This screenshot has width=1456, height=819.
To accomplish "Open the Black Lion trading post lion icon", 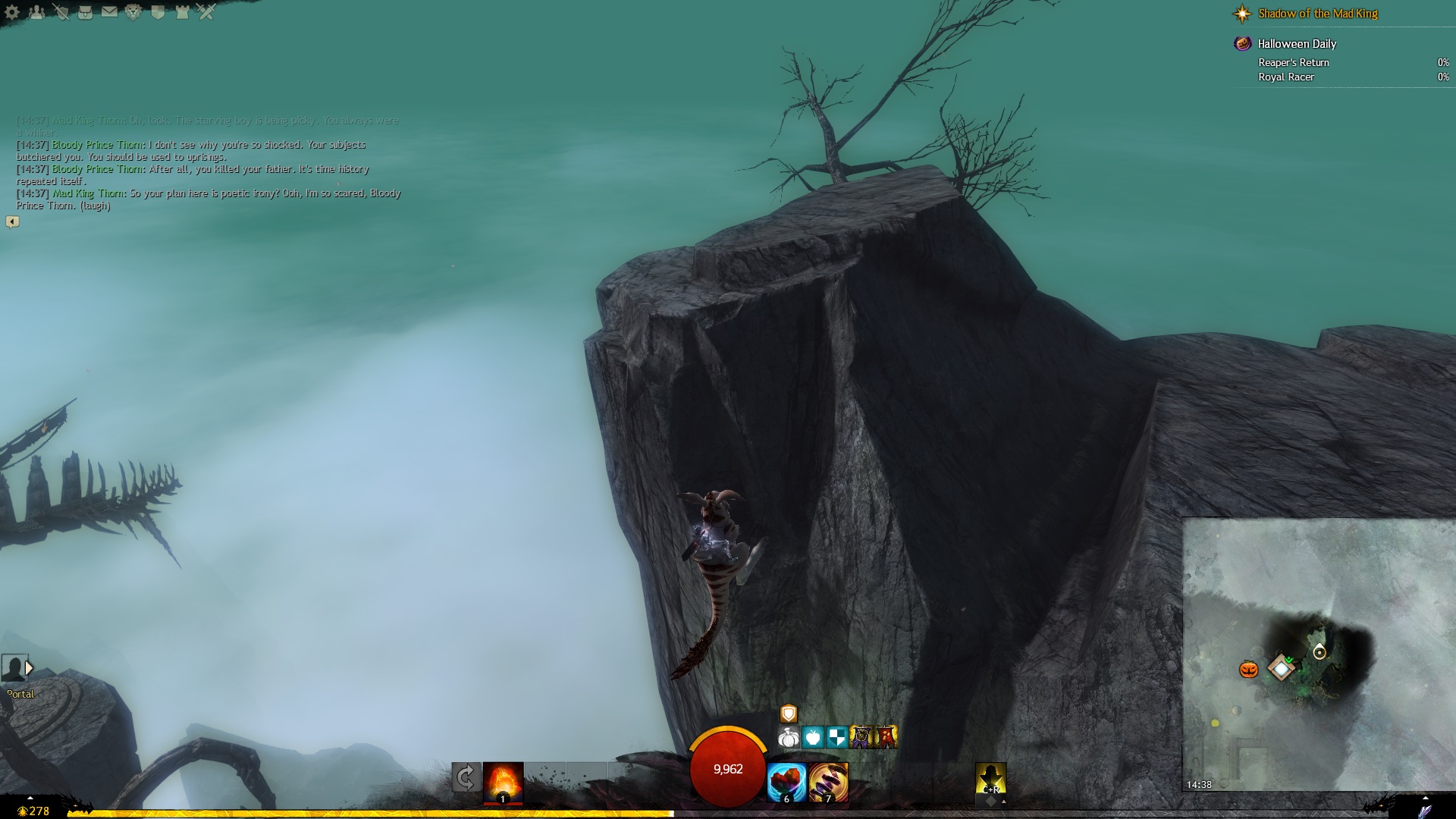I will (x=133, y=12).
